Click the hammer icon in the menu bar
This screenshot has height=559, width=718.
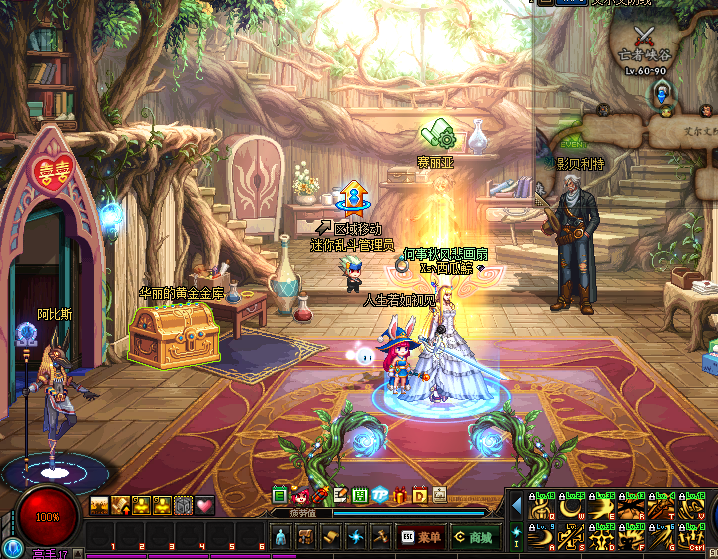pyautogui.click(x=380, y=536)
